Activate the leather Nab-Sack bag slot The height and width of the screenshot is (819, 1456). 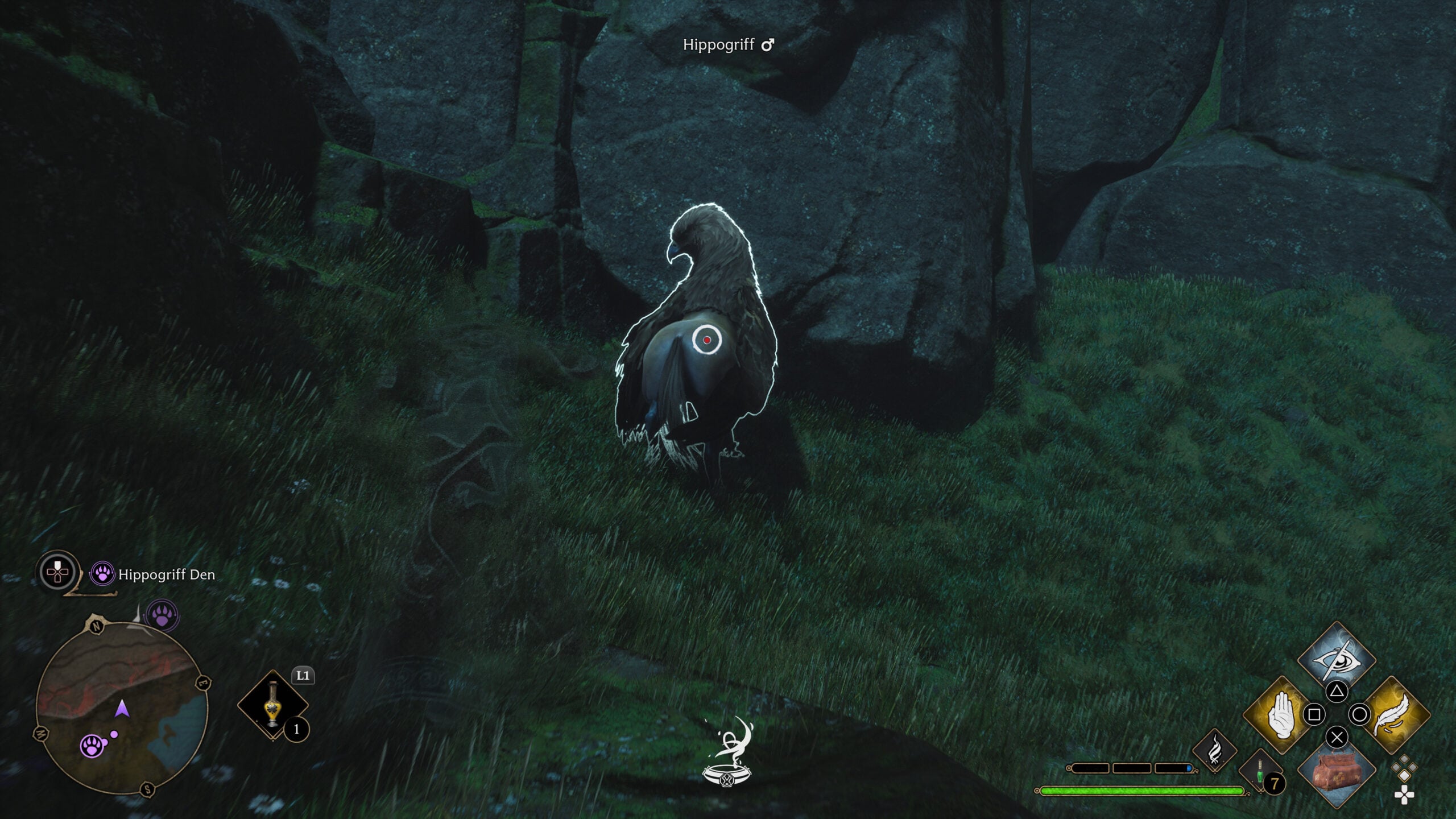1337,771
